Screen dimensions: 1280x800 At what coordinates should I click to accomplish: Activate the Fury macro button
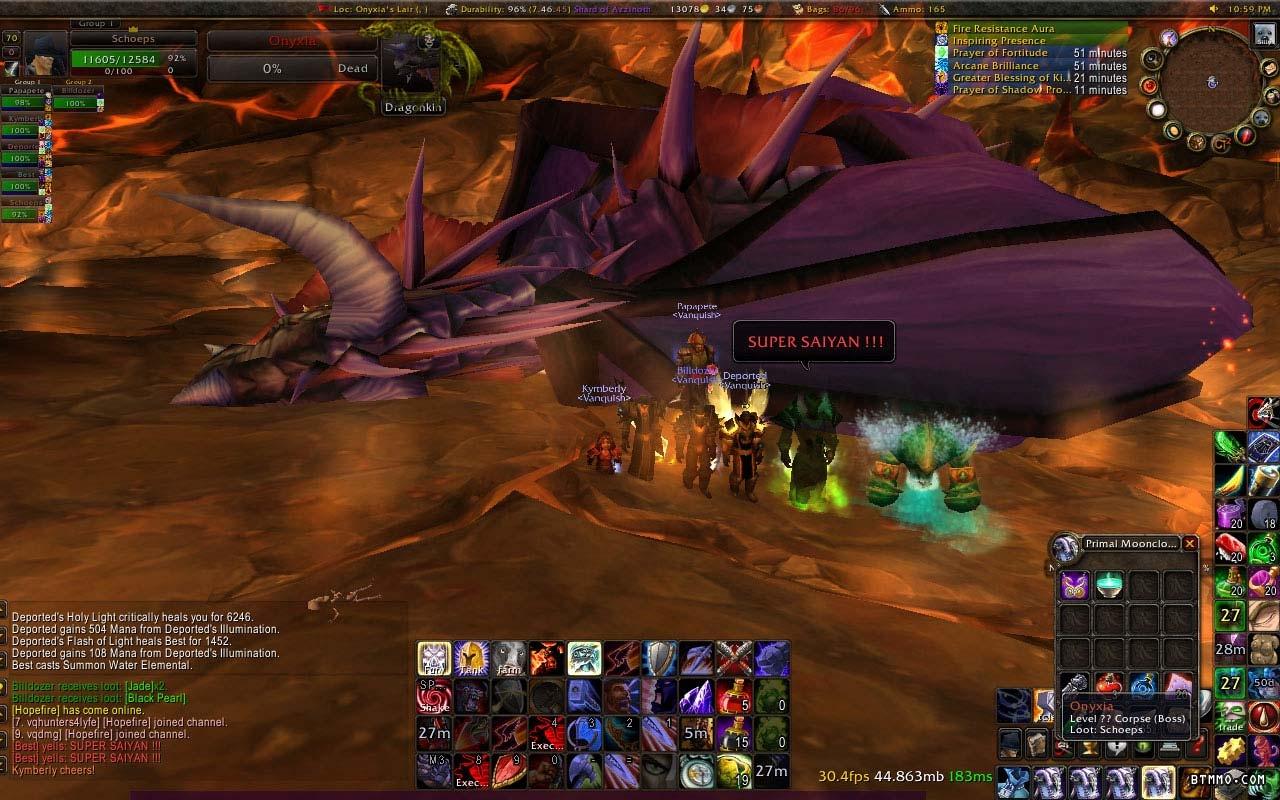pyautogui.click(x=434, y=658)
